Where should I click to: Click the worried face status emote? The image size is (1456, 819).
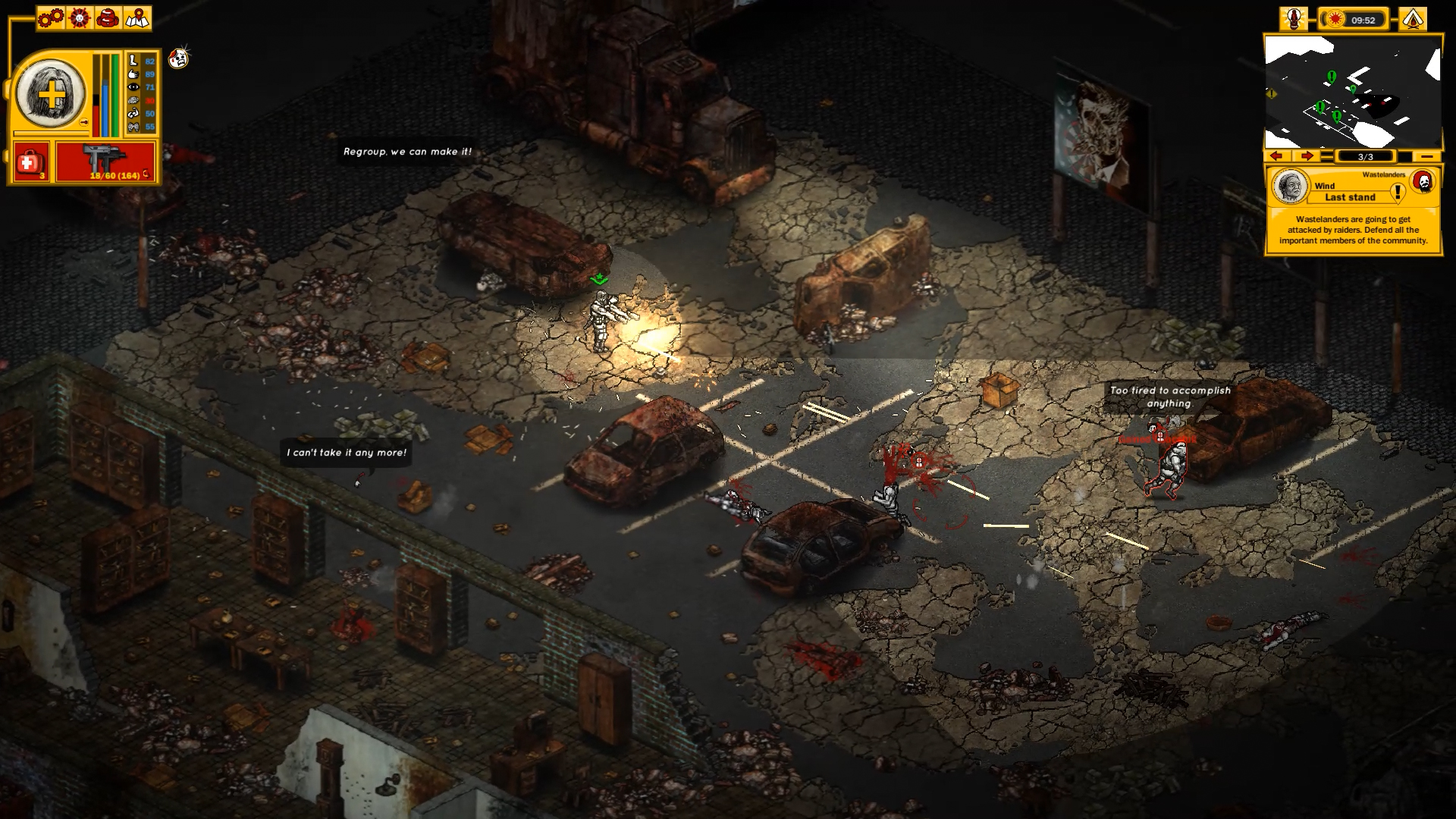[x=177, y=59]
